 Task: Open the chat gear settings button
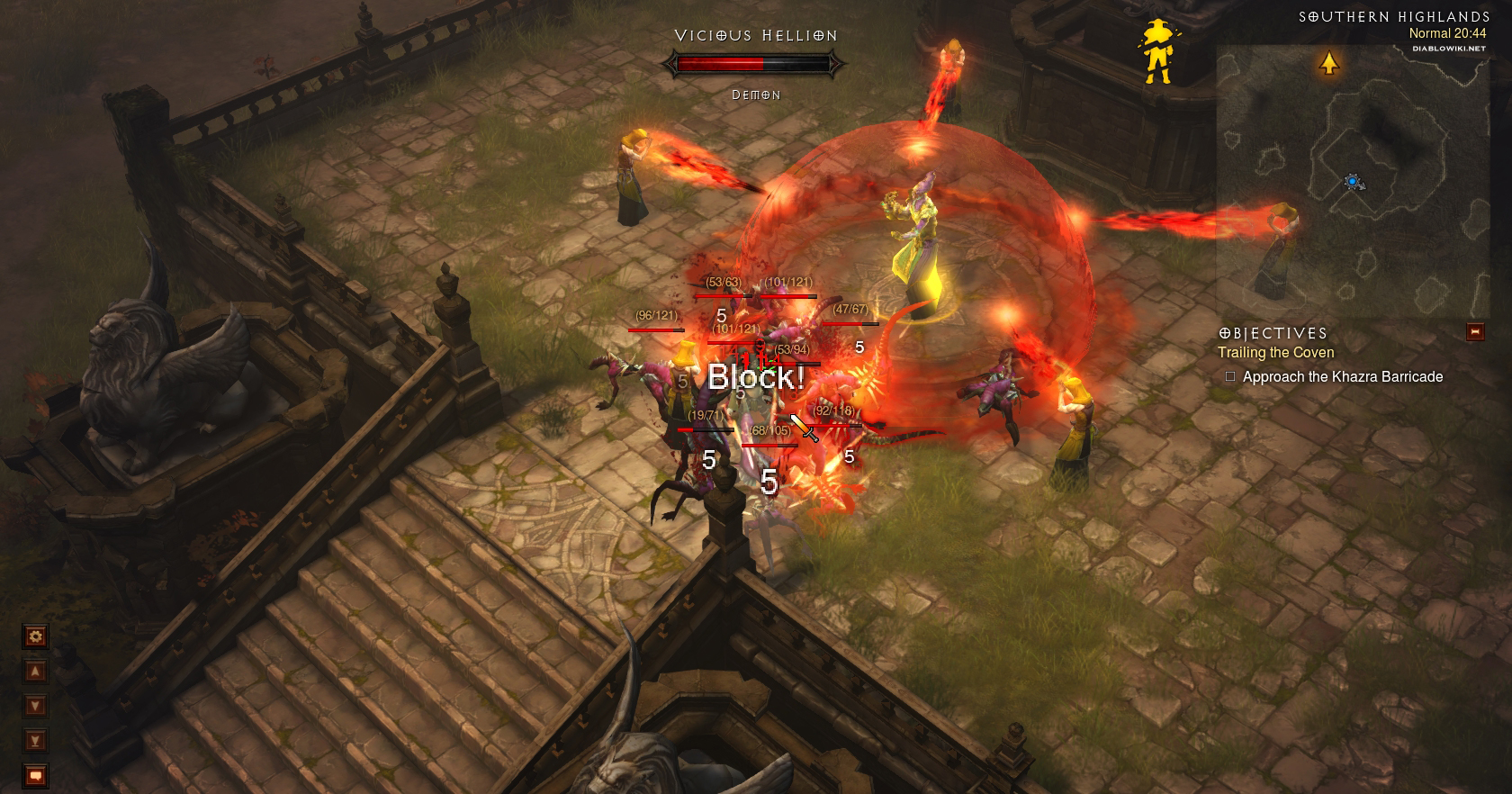pyautogui.click(x=35, y=636)
